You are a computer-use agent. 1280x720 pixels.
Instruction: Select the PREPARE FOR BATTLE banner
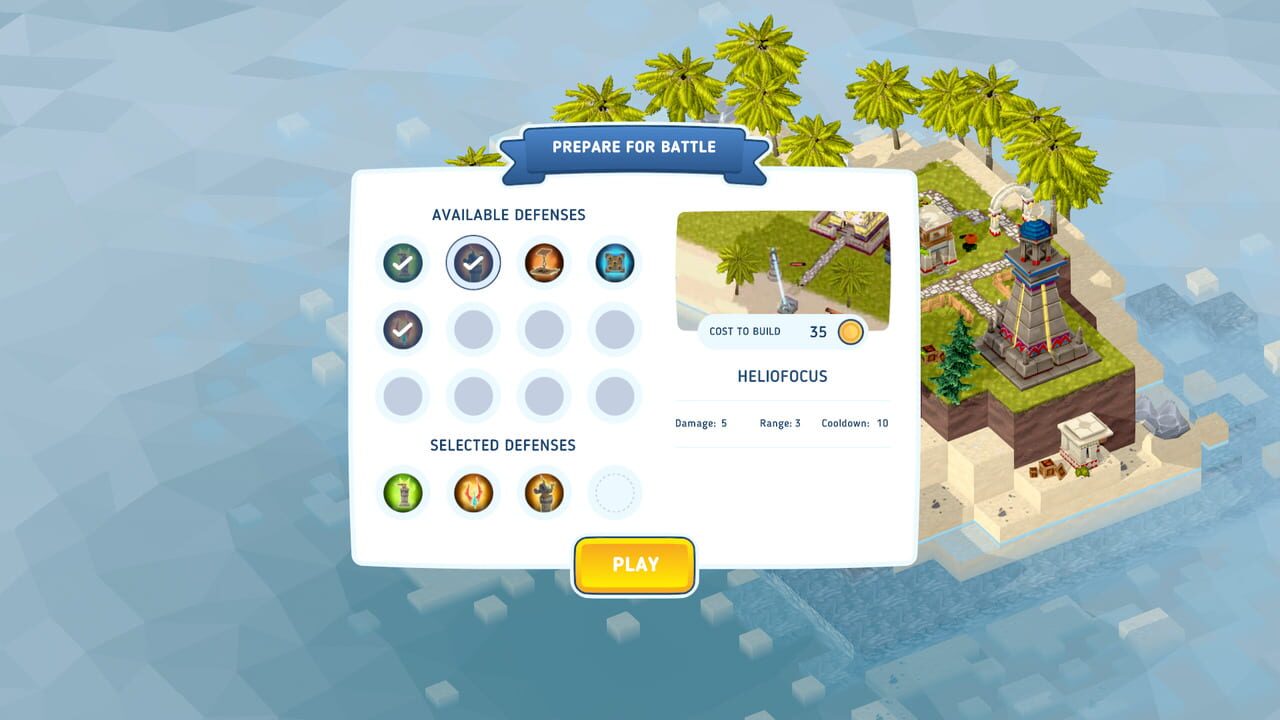tap(635, 146)
